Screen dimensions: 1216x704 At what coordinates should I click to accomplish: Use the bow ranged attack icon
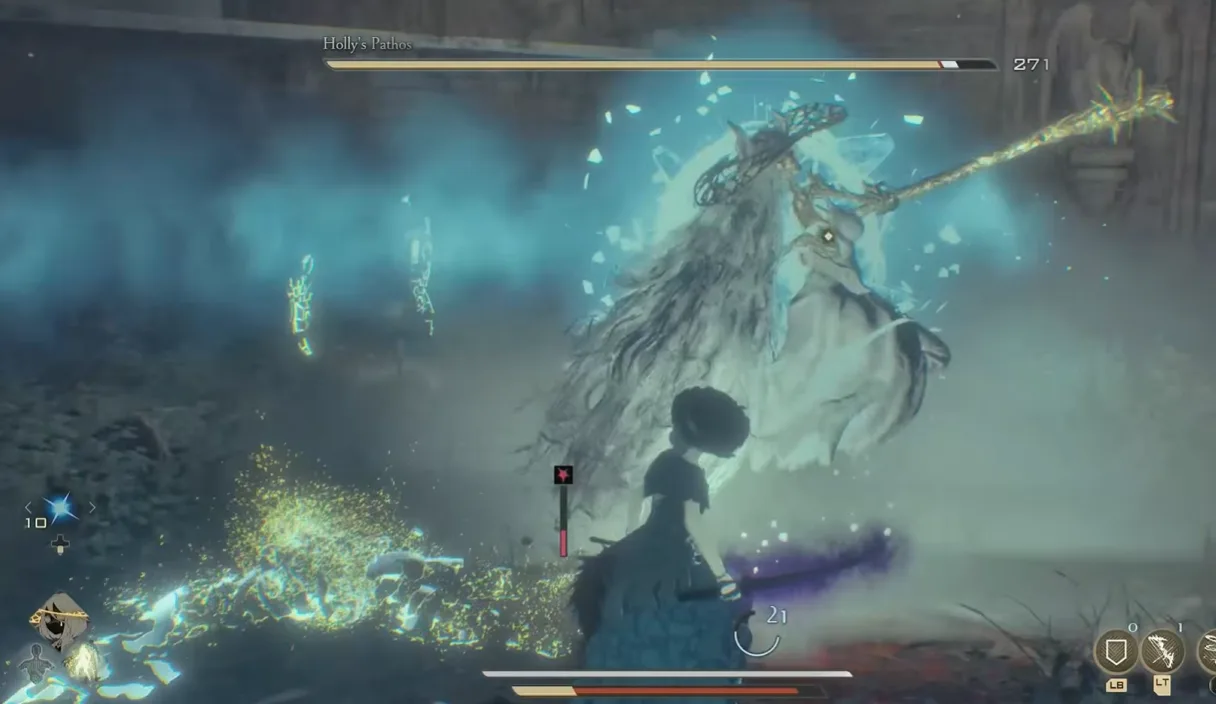coord(1163,653)
